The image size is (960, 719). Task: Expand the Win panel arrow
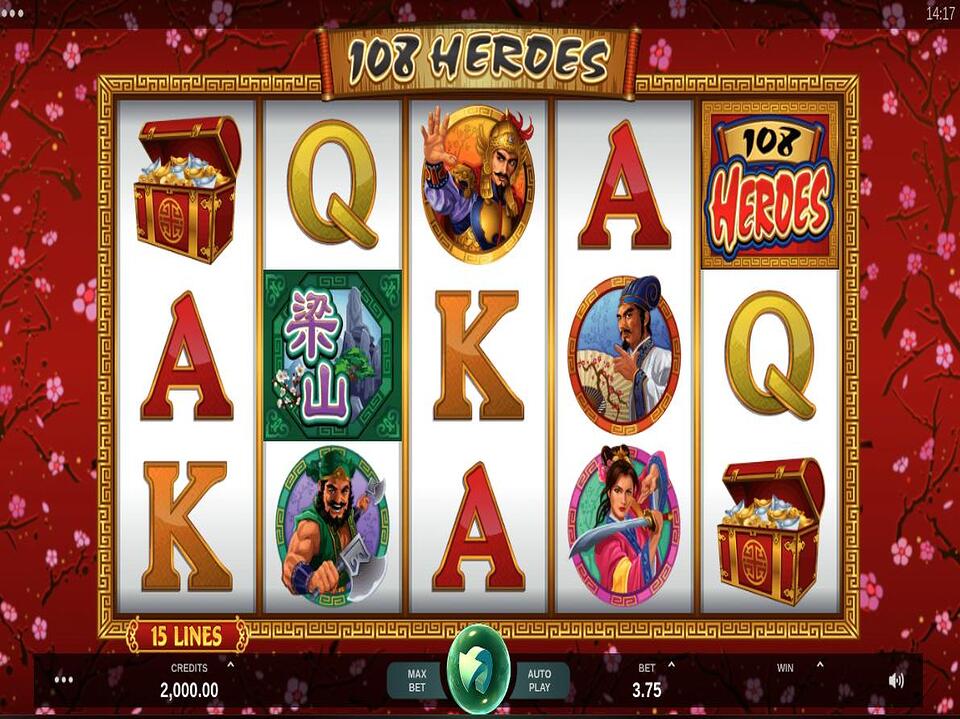[x=819, y=665]
